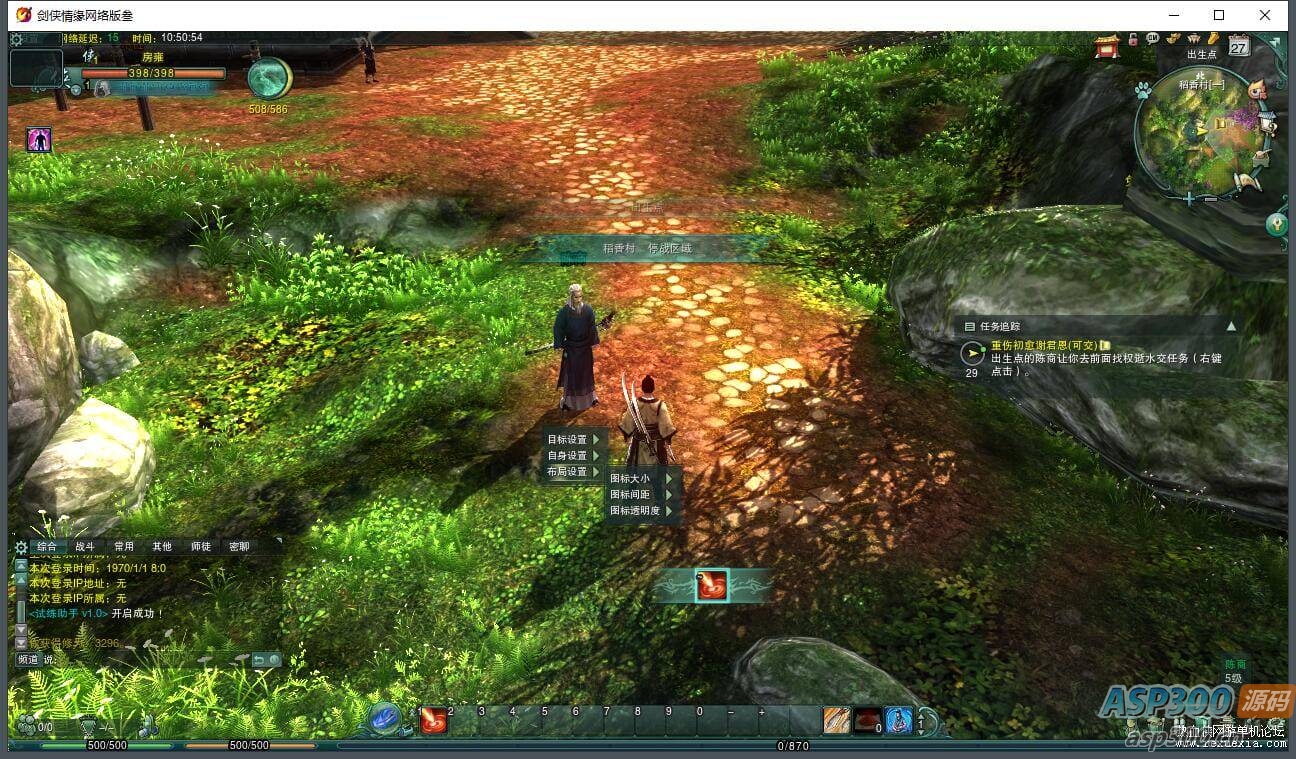Switch to the 常用 chat tab
1296x759 pixels.
pos(124,547)
